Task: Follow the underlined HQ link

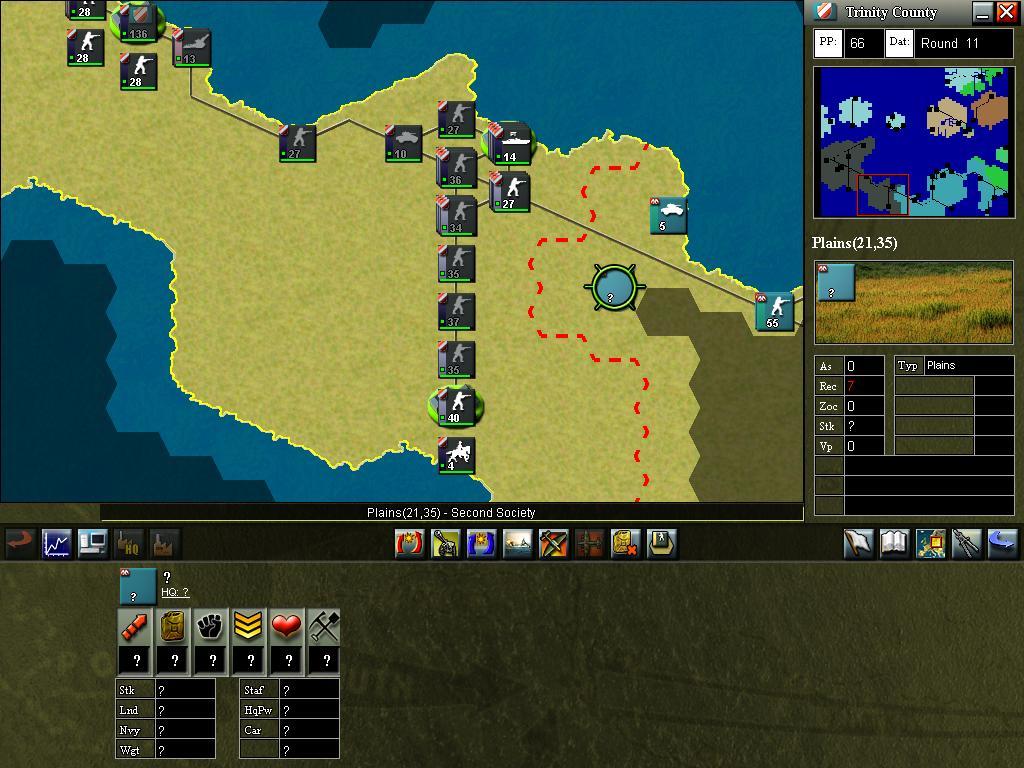Action: (175, 592)
